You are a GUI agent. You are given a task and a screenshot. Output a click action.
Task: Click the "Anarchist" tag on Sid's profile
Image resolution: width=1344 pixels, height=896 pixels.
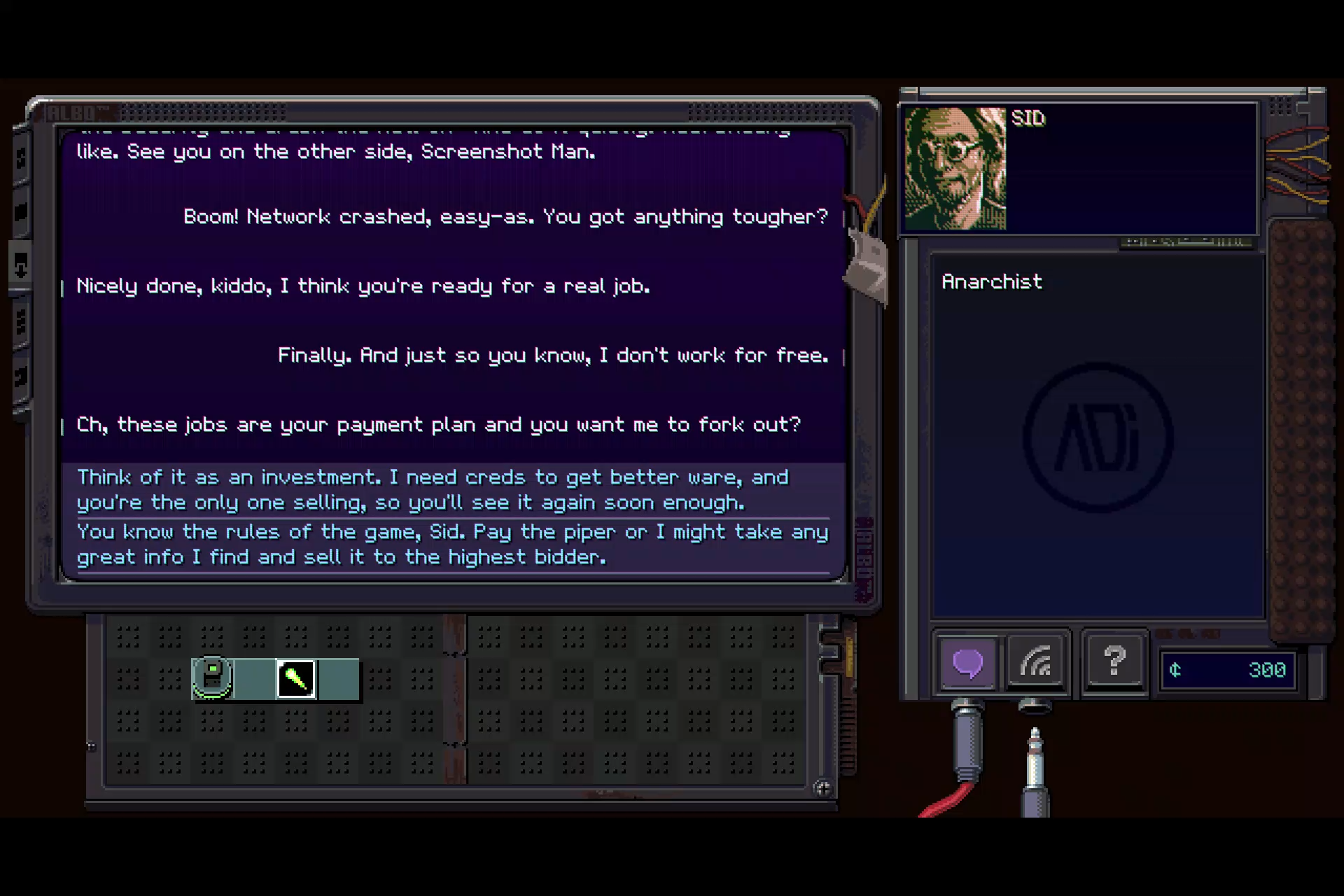click(x=991, y=281)
